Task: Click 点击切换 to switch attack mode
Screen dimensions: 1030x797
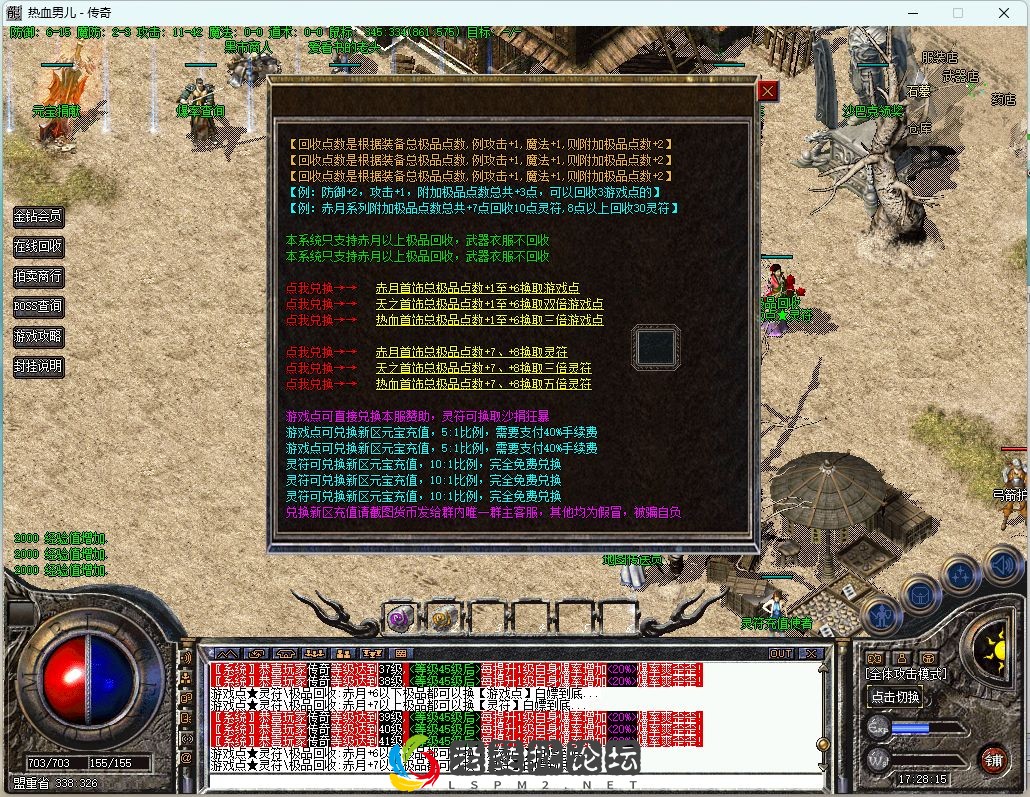Action: click(x=895, y=697)
